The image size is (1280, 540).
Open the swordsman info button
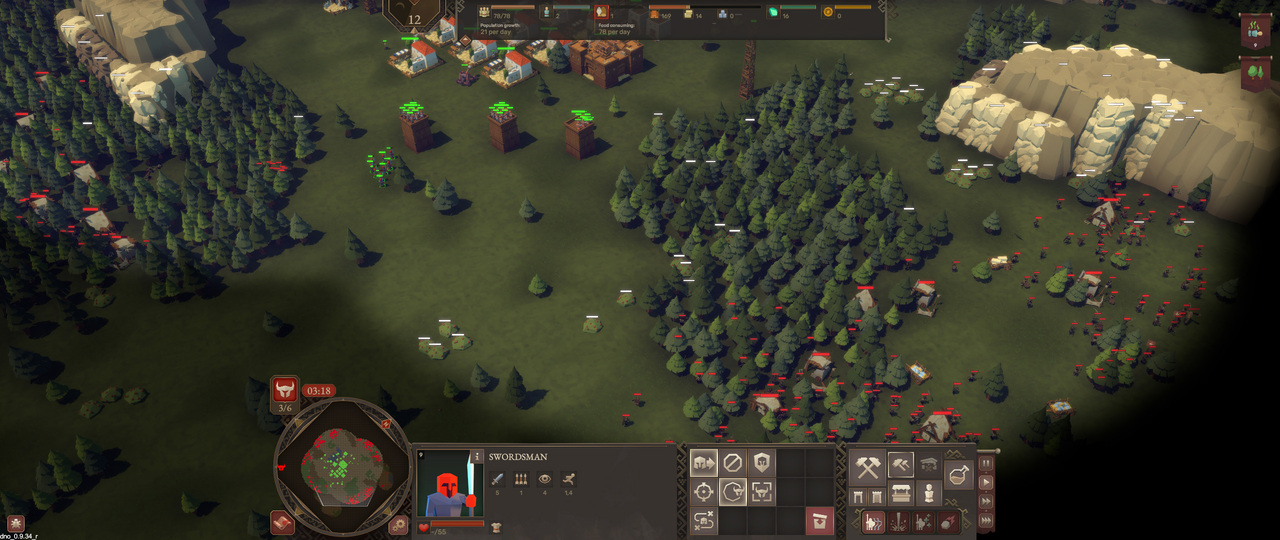point(478,457)
